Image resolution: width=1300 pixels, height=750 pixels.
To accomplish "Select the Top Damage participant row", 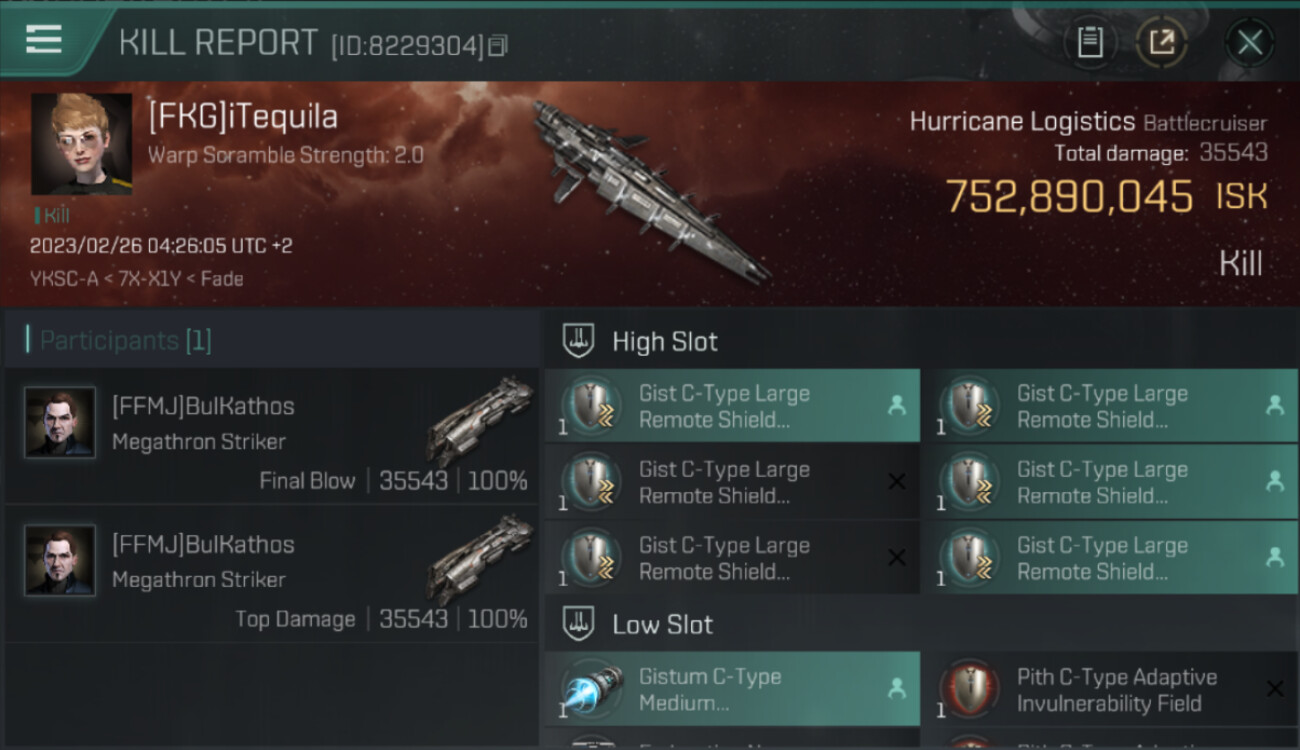I will pos(272,575).
